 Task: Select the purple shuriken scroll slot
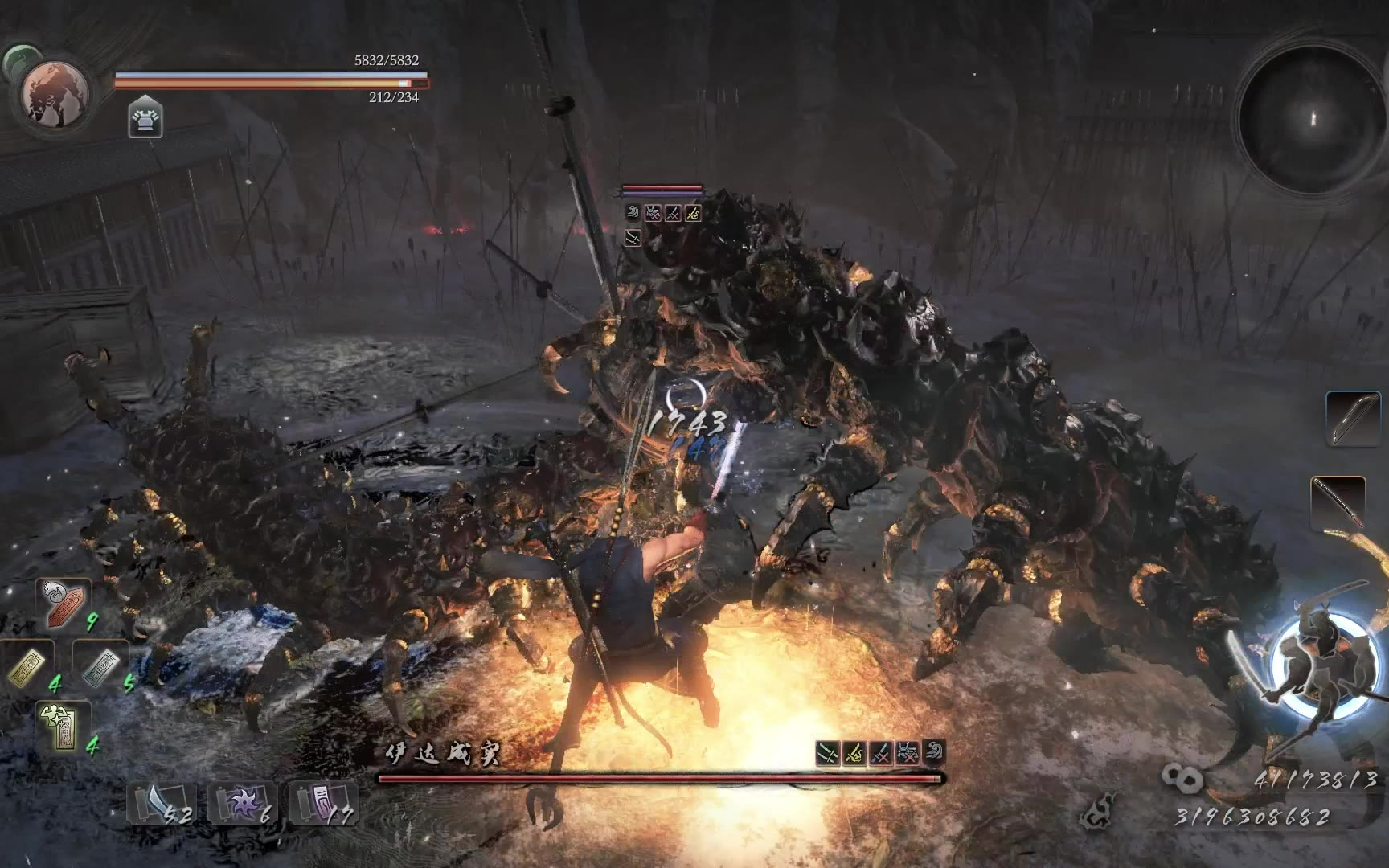coord(241,803)
